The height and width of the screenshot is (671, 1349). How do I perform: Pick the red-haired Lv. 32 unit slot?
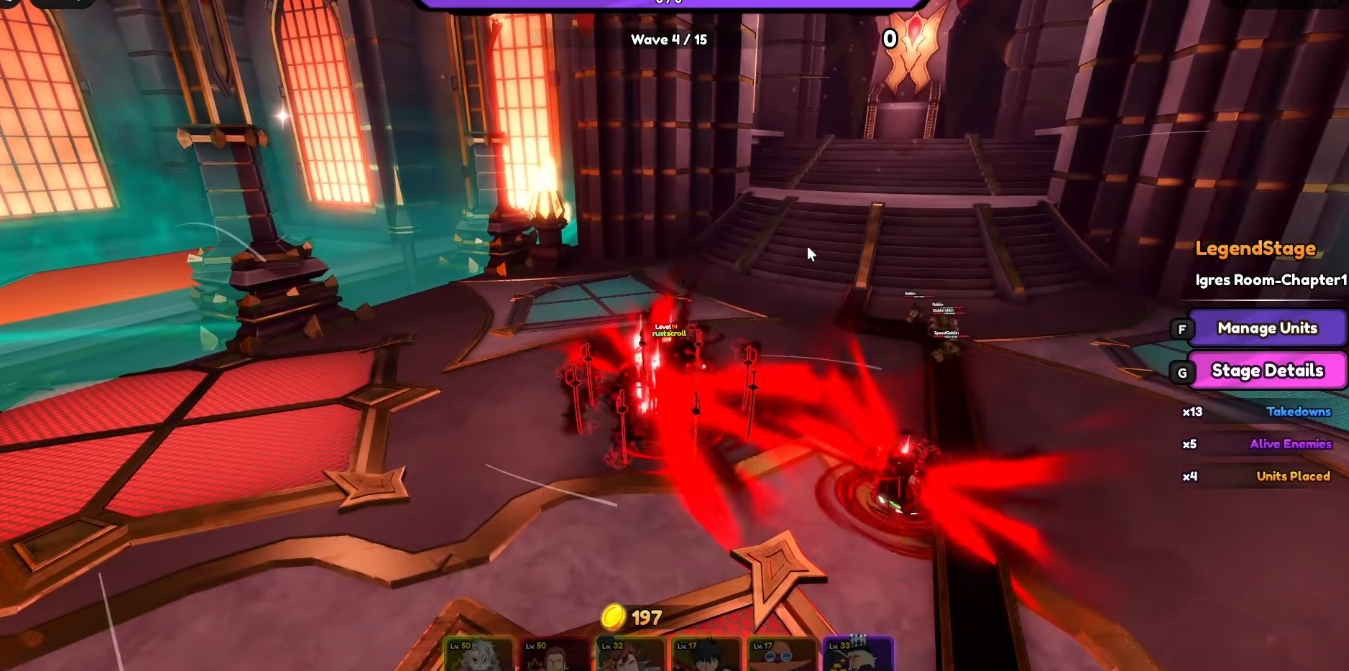coord(630,654)
